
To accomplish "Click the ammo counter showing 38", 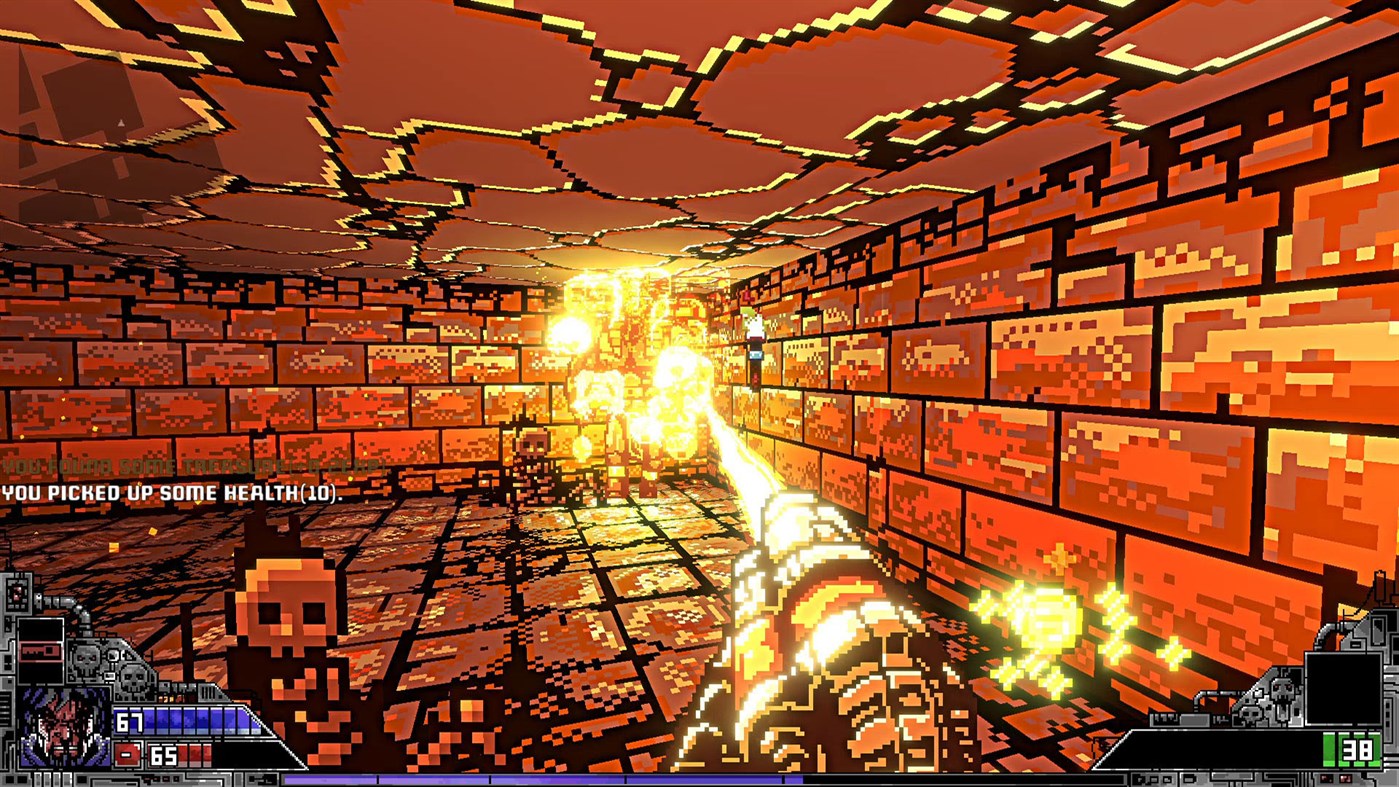I will pos(1356,750).
